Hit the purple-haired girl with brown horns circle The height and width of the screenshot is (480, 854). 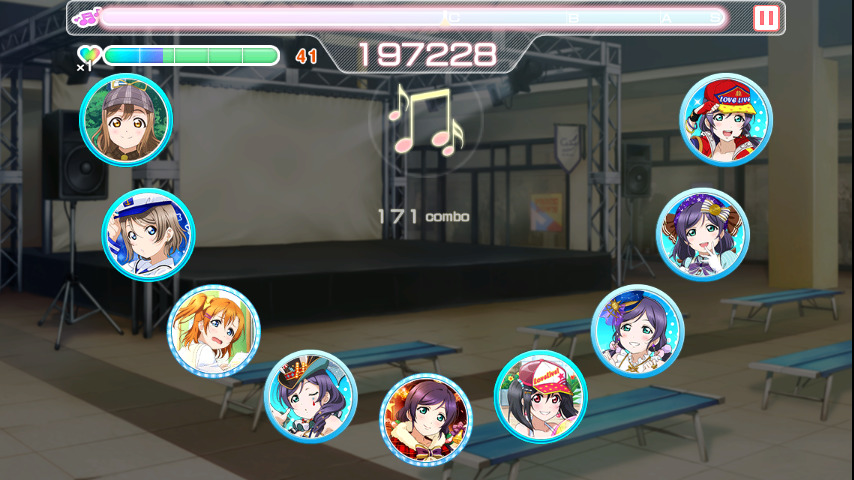tap(702, 234)
